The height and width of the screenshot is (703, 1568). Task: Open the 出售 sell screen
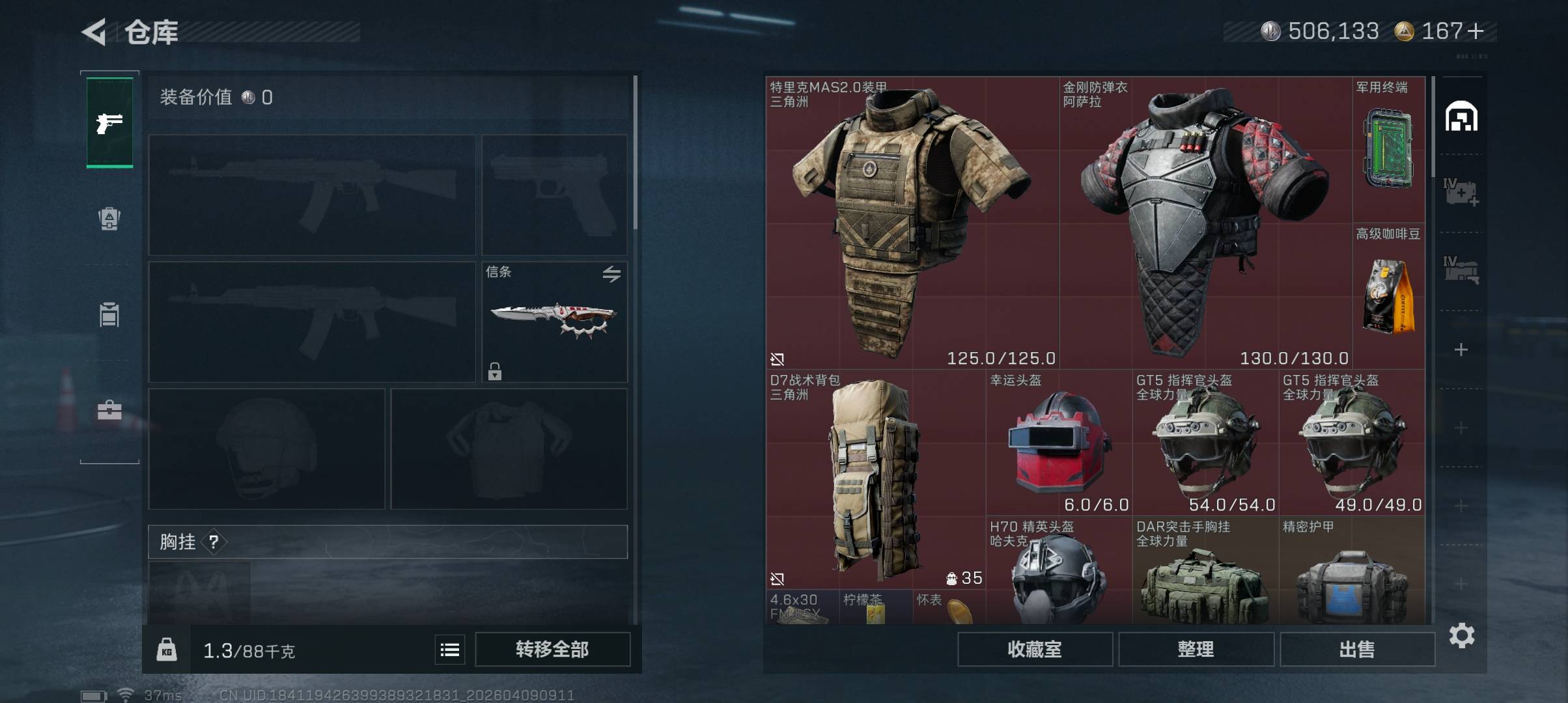point(1357,649)
